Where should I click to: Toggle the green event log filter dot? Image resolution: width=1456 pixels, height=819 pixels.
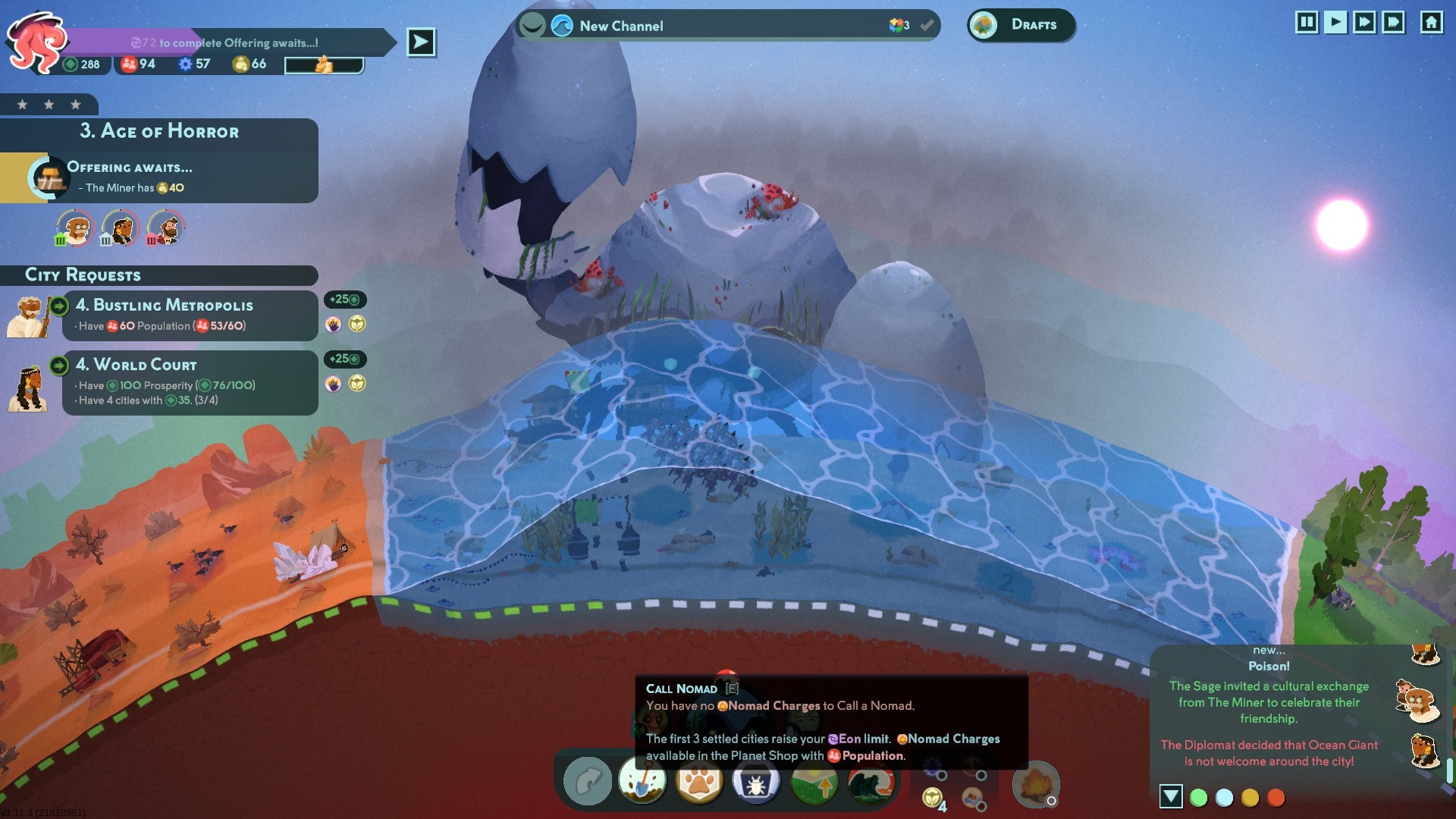click(x=1199, y=798)
